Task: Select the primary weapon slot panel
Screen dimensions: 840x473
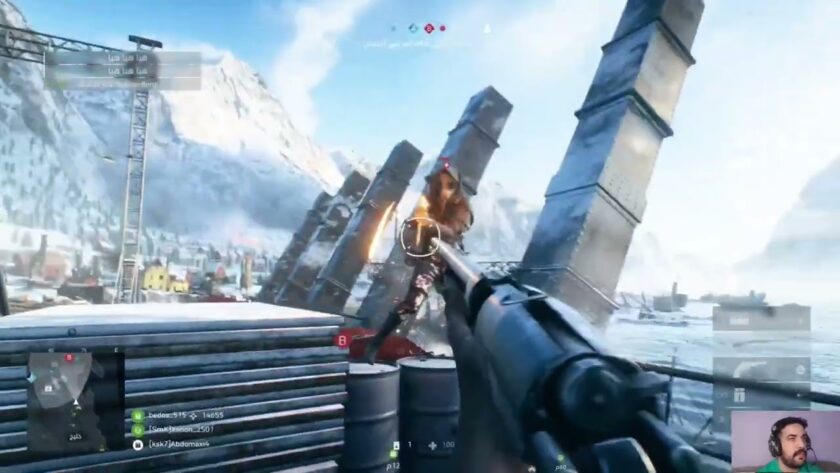Action: [x=761, y=318]
